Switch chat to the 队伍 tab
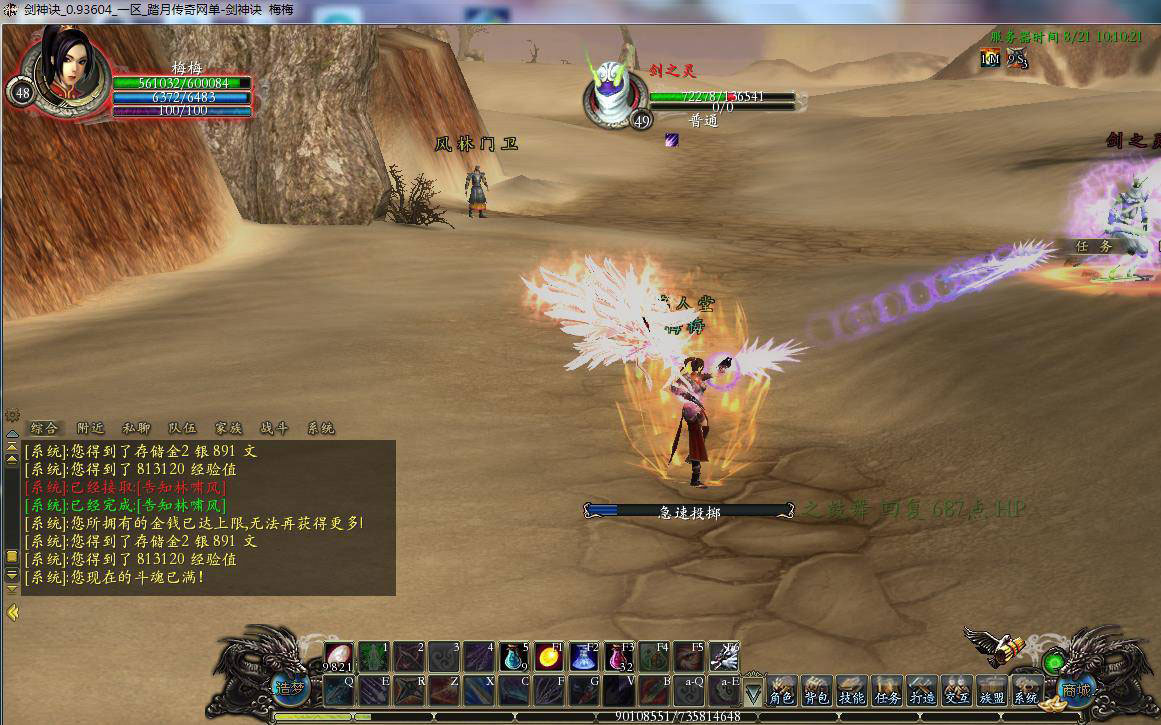 (182, 428)
